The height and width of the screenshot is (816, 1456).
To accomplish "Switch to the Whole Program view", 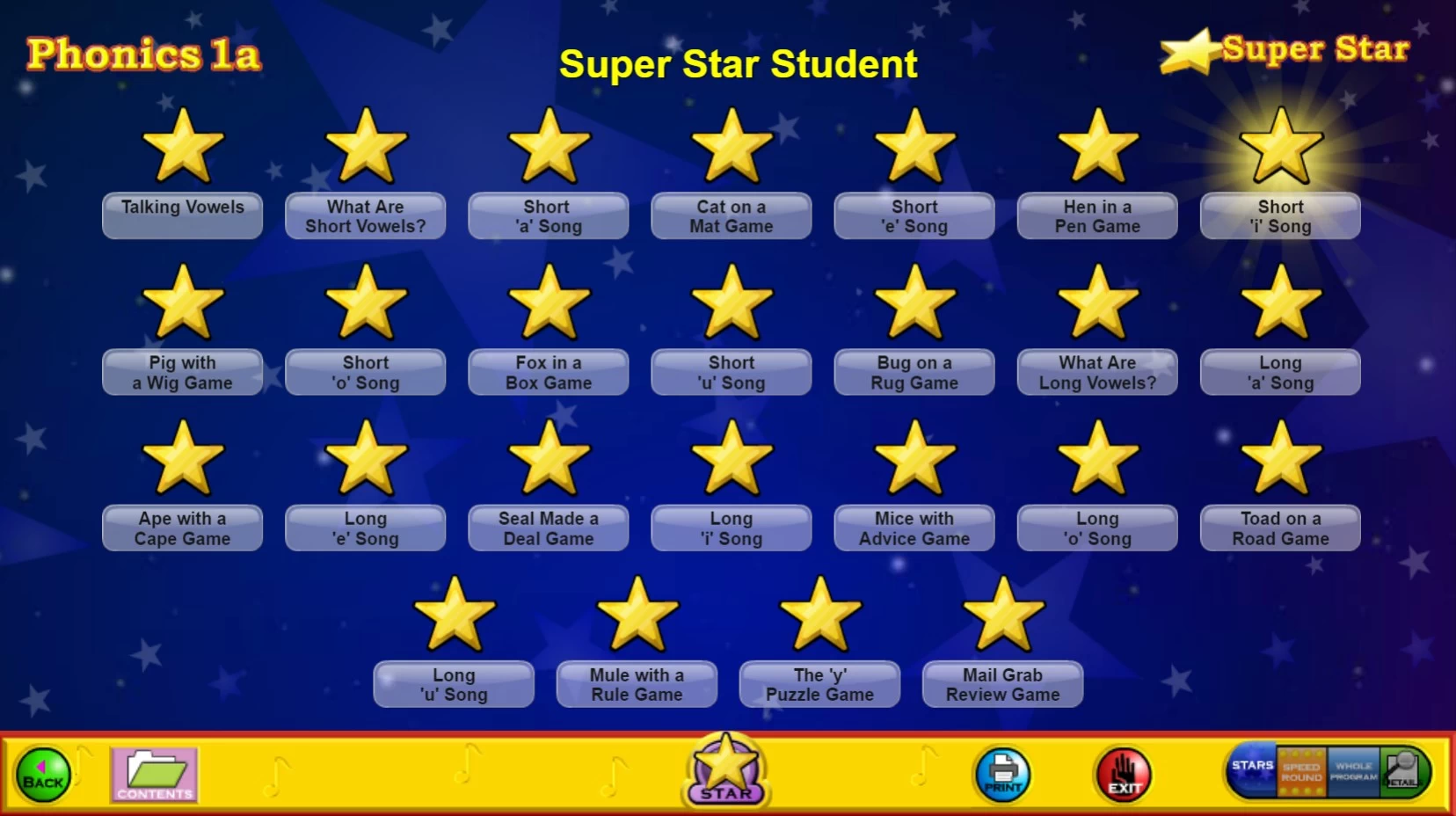I will click(x=1353, y=772).
